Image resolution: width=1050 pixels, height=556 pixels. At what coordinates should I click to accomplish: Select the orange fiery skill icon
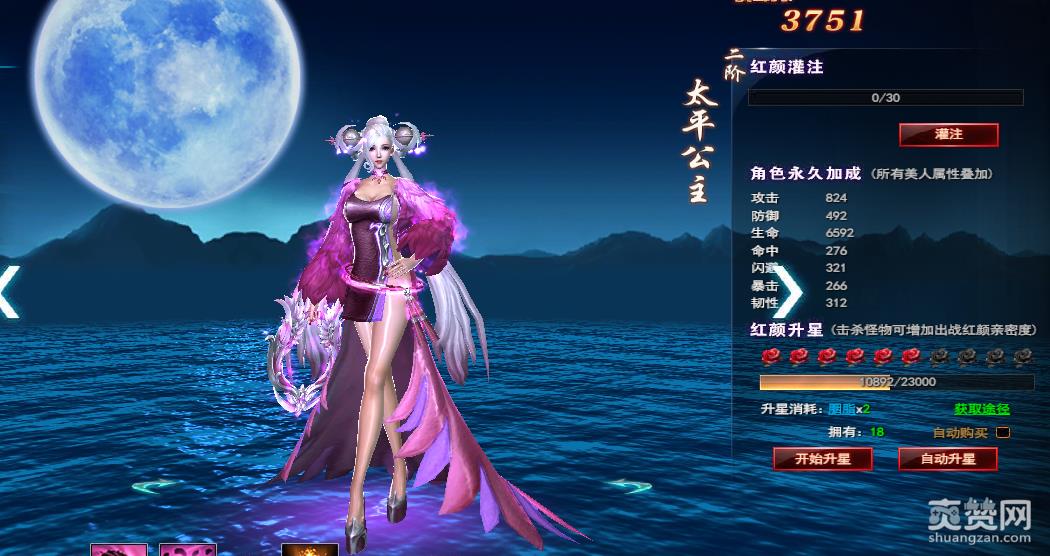click(309, 550)
